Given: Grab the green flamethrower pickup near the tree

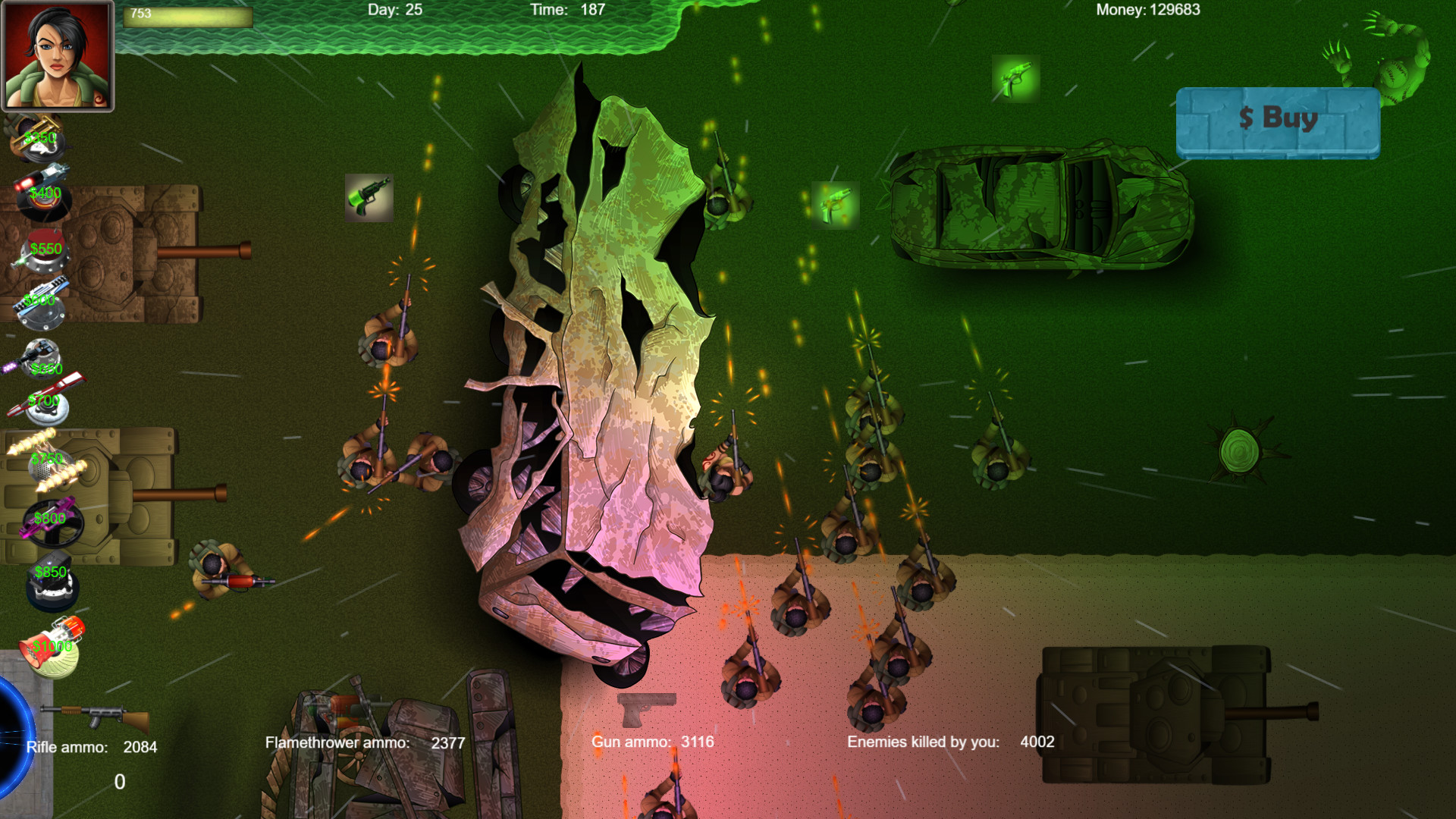Looking at the screenshot, I should (369, 199).
